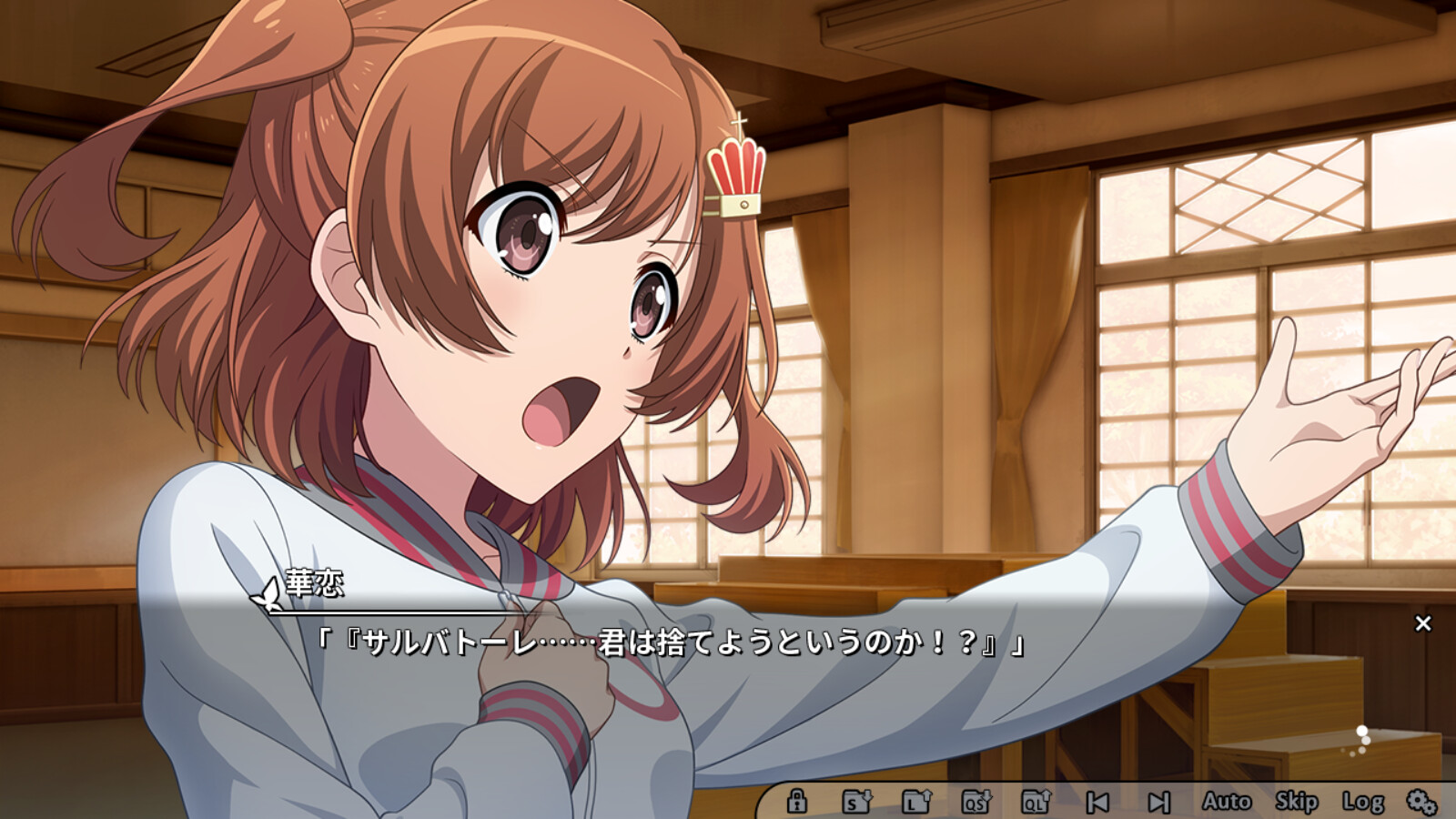
Task: Open the settings menu via the gears icon
Action: coord(1420,802)
